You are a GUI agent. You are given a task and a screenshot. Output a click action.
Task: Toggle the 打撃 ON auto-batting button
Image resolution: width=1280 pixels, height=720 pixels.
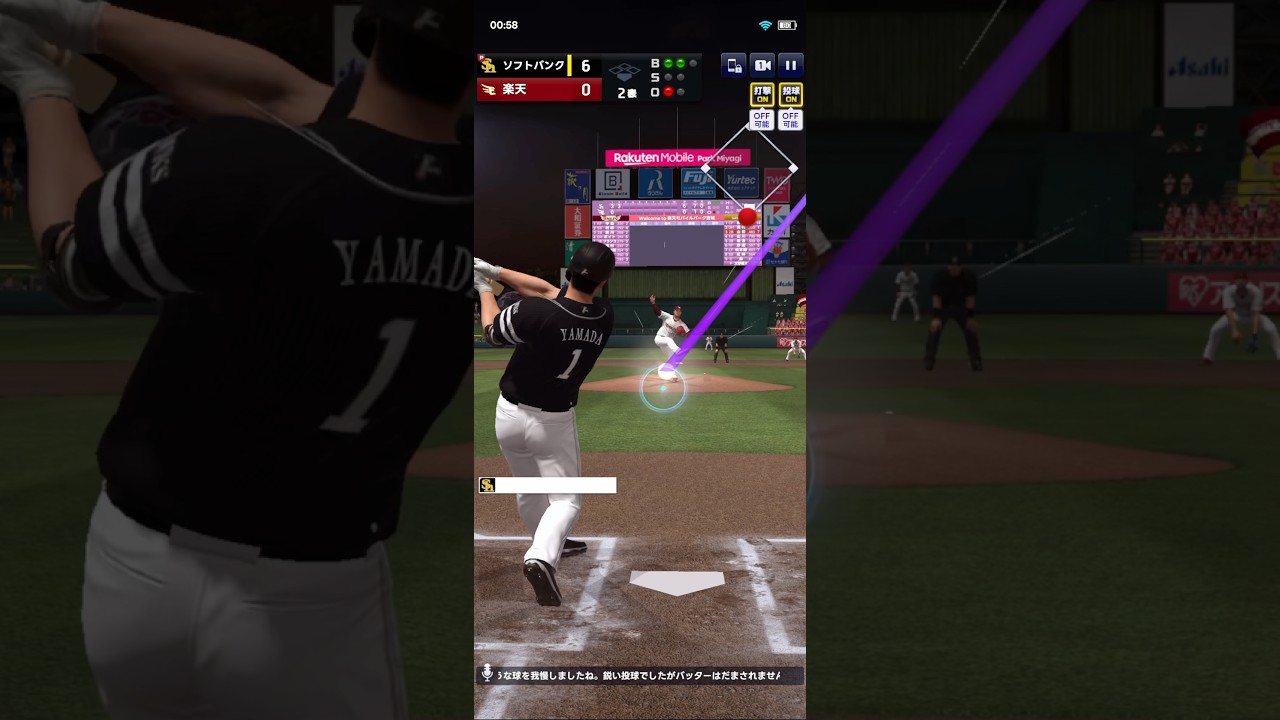[x=762, y=95]
